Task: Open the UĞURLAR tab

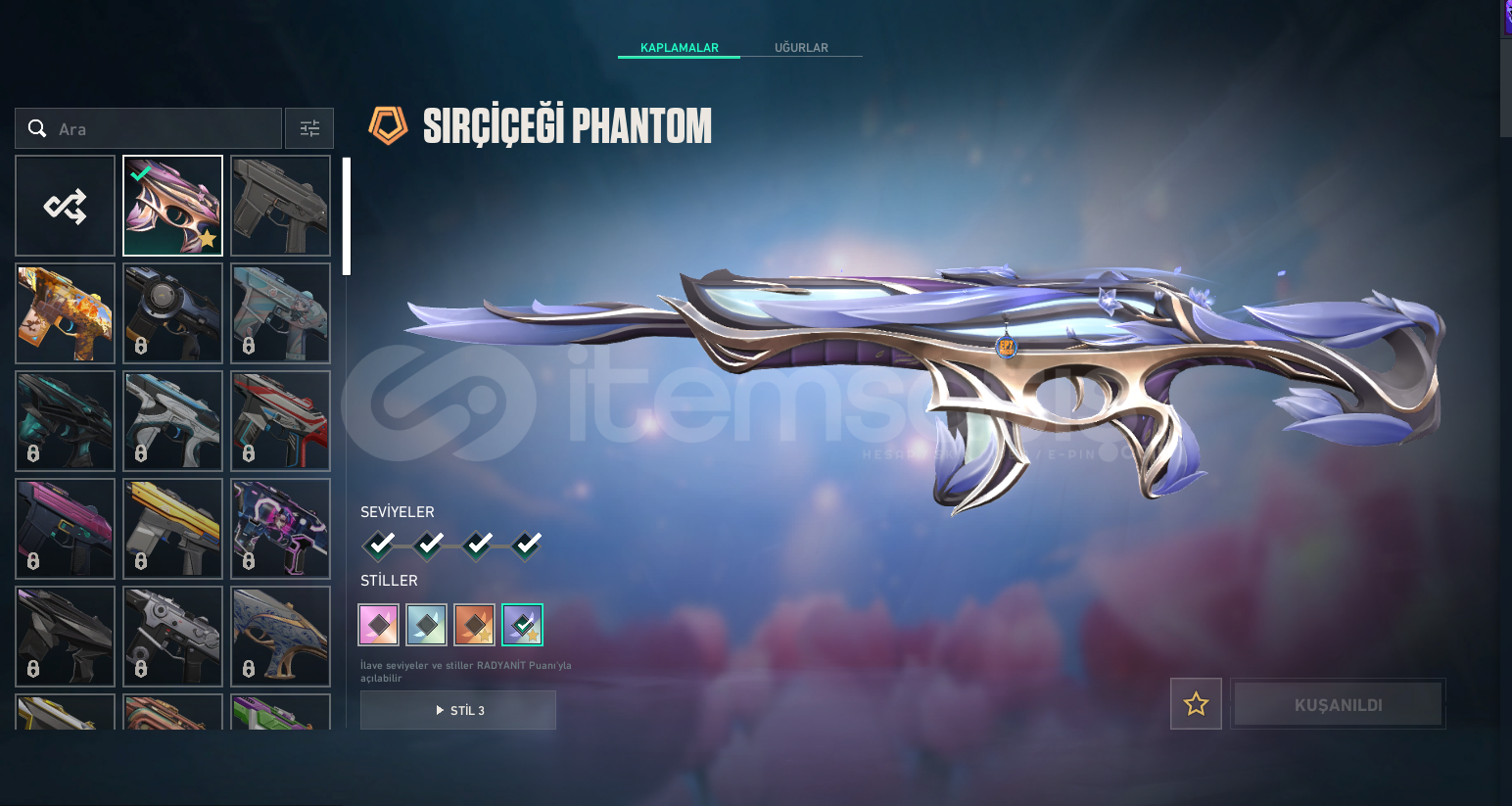Action: (801, 47)
